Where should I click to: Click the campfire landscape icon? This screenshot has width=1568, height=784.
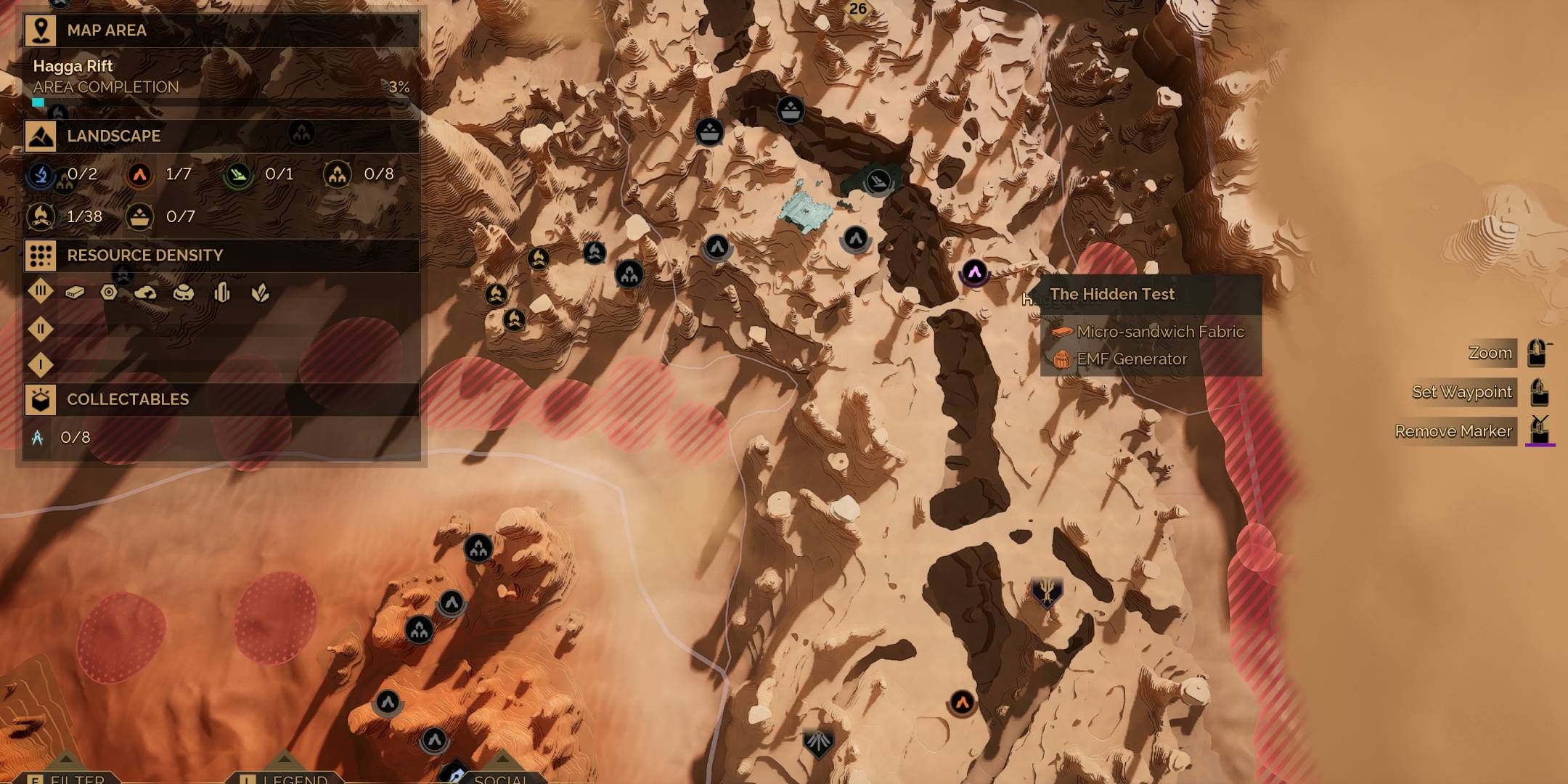tap(41, 216)
